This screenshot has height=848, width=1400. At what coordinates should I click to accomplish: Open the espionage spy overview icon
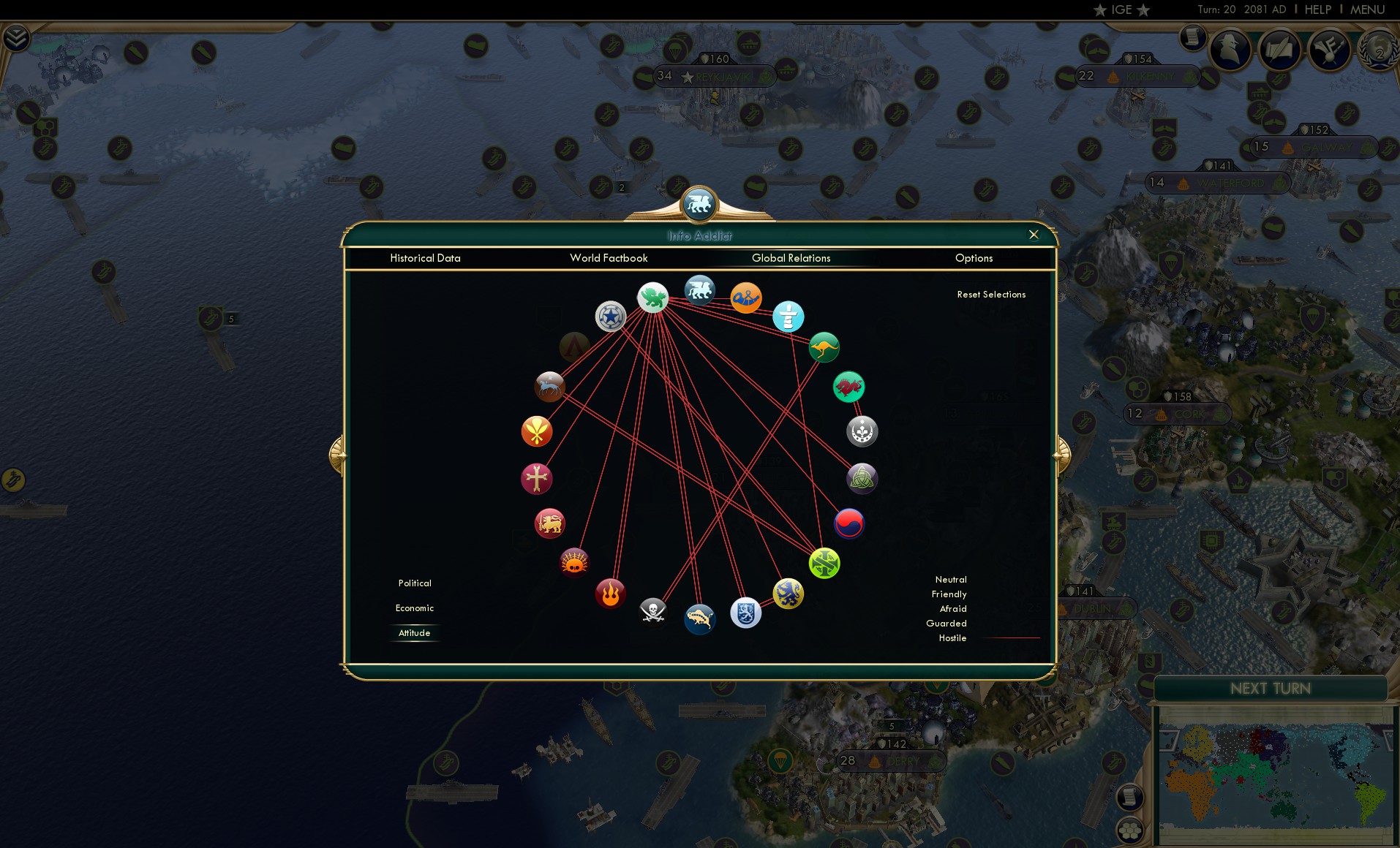(1230, 50)
